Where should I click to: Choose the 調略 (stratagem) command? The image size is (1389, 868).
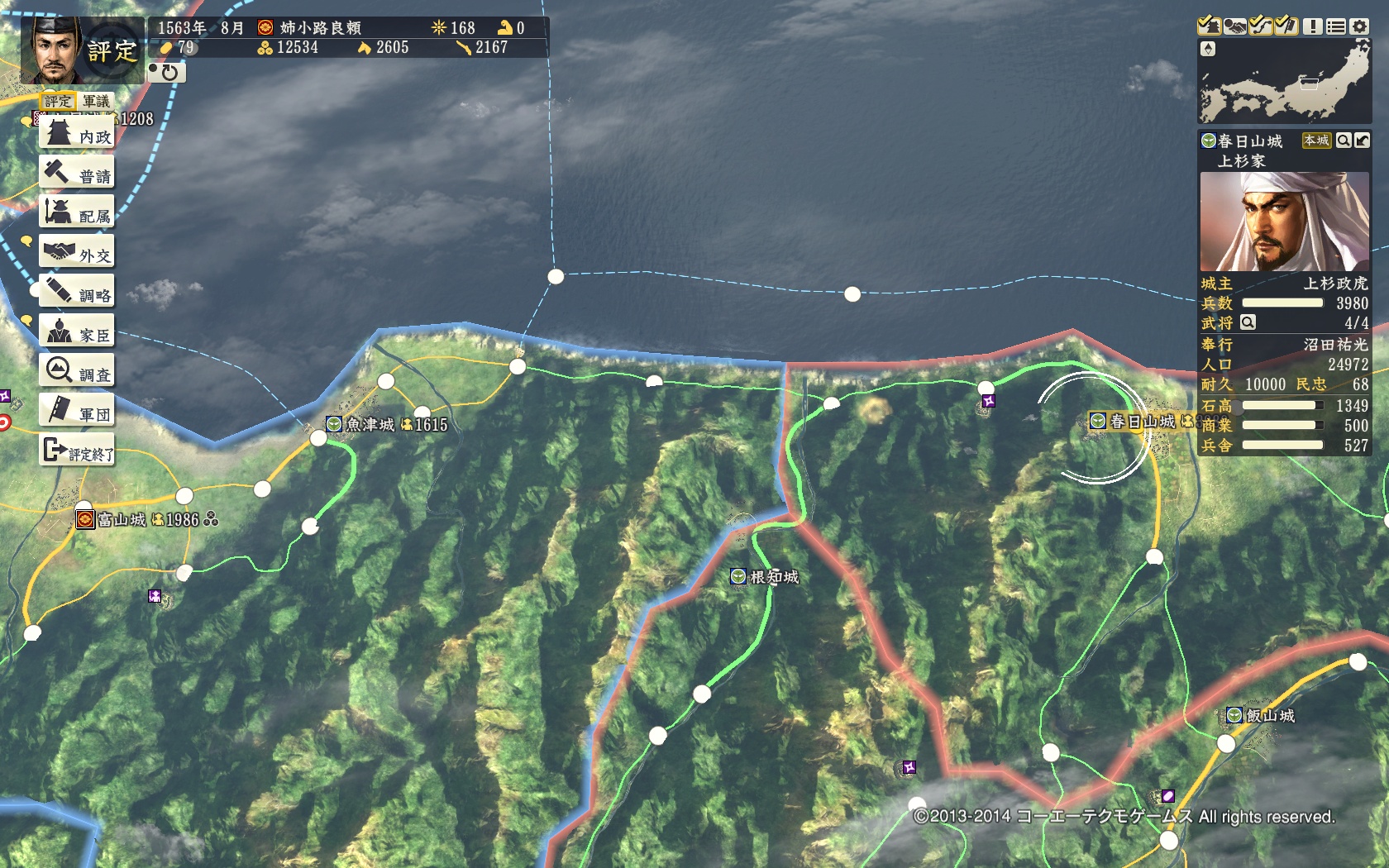(77, 293)
